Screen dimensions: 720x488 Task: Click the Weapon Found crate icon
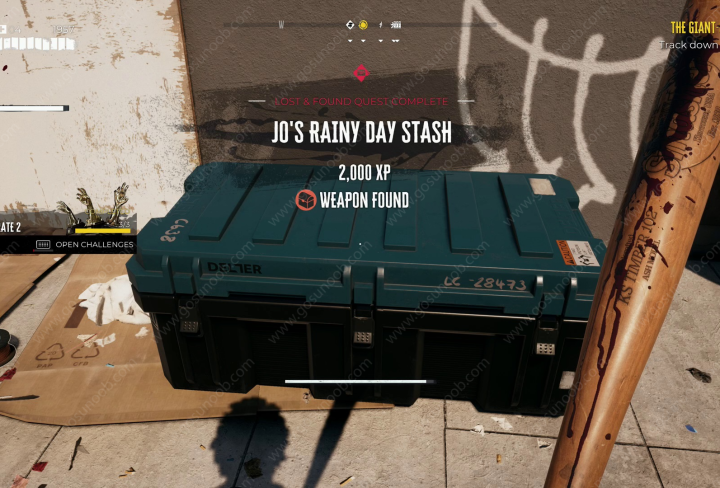[x=308, y=201]
